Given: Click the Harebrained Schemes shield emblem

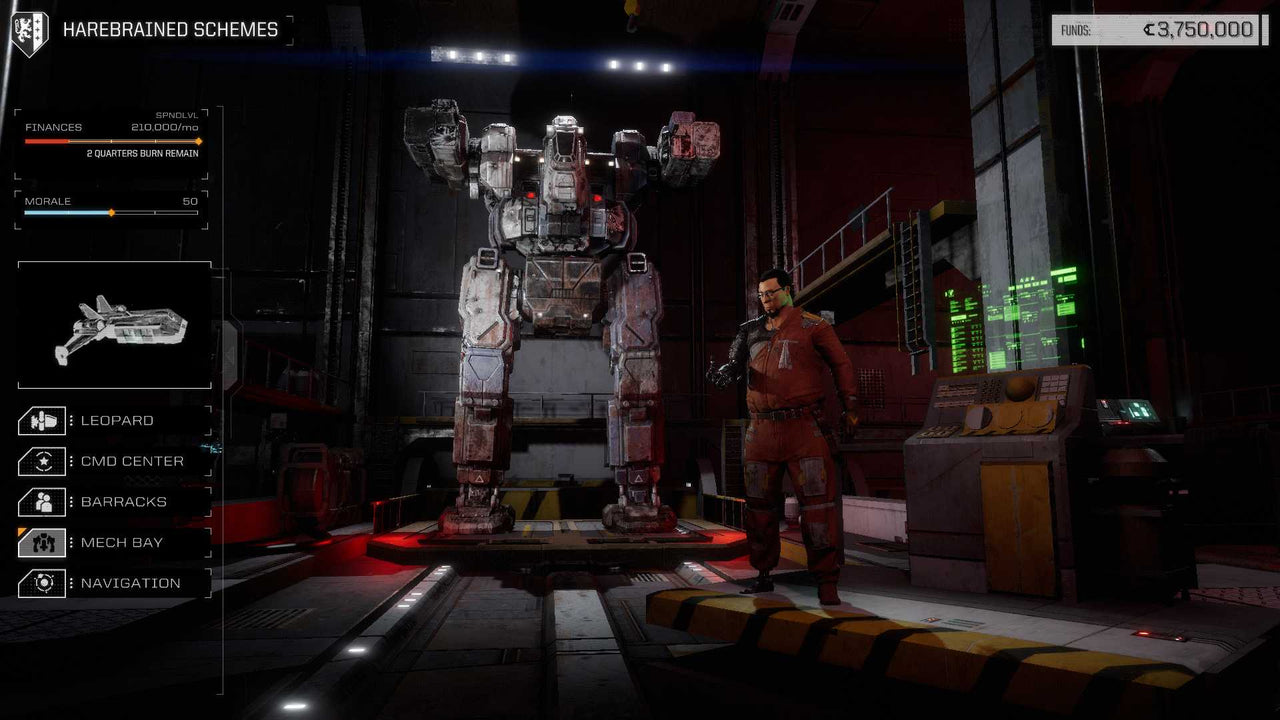Looking at the screenshot, I should pos(31,28).
